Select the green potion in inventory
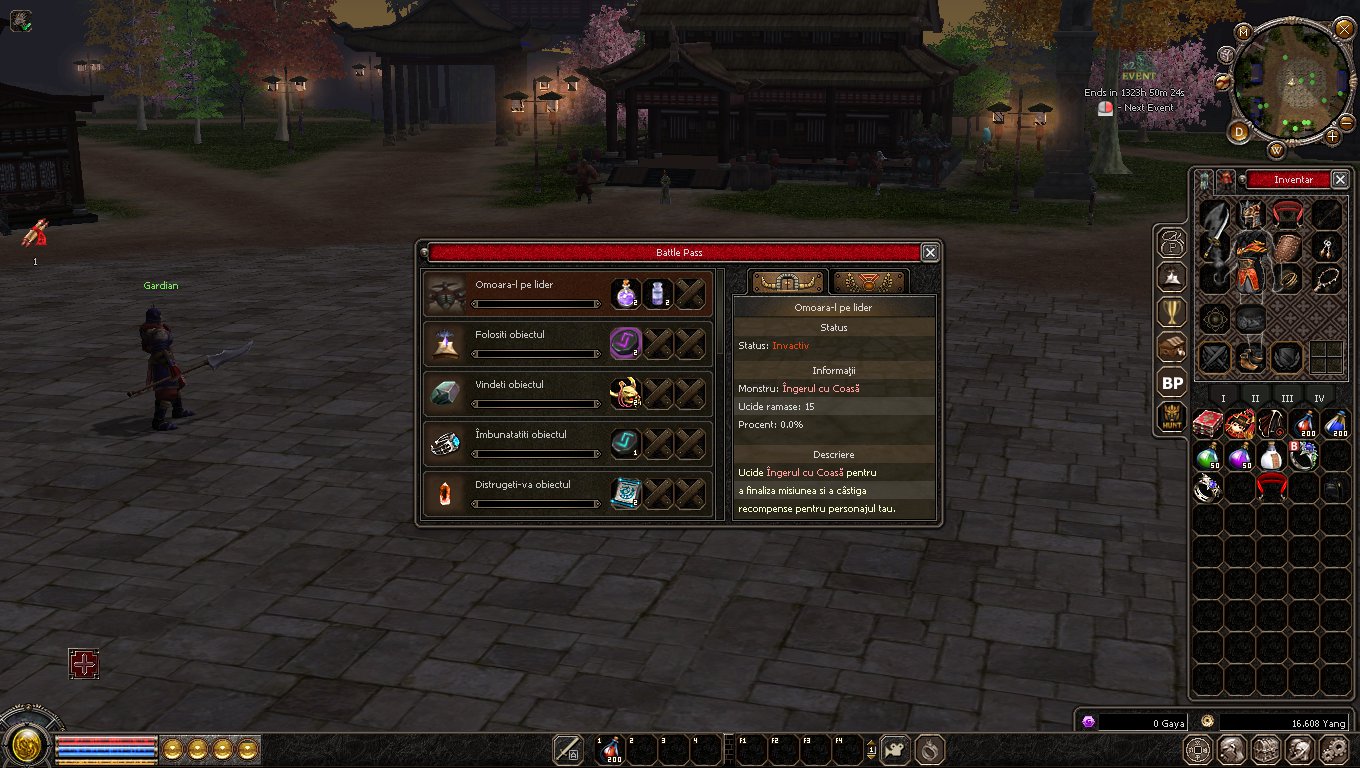The width and height of the screenshot is (1360, 768). 1208,456
